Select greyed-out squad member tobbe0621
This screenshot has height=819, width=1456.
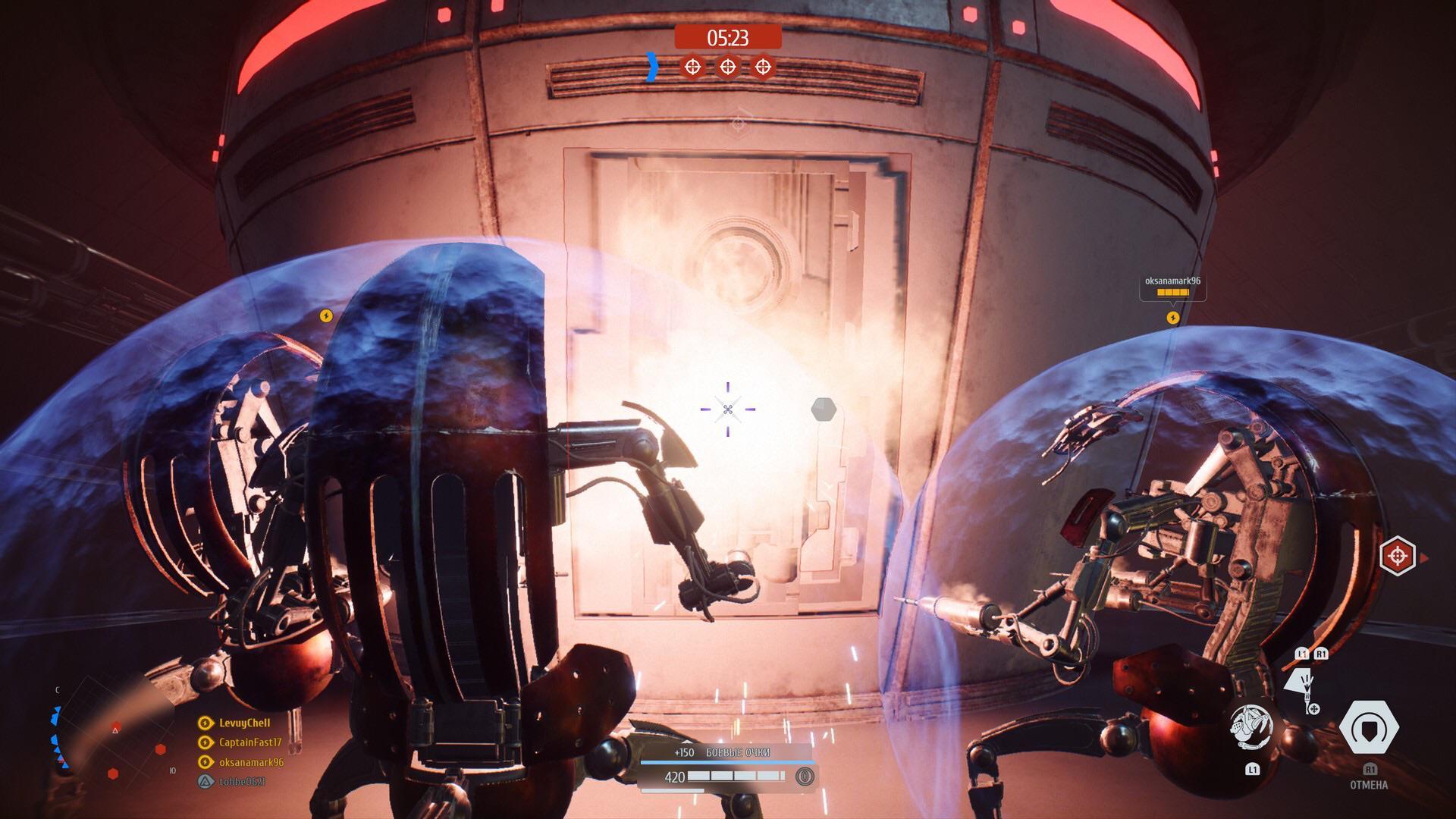(x=241, y=782)
